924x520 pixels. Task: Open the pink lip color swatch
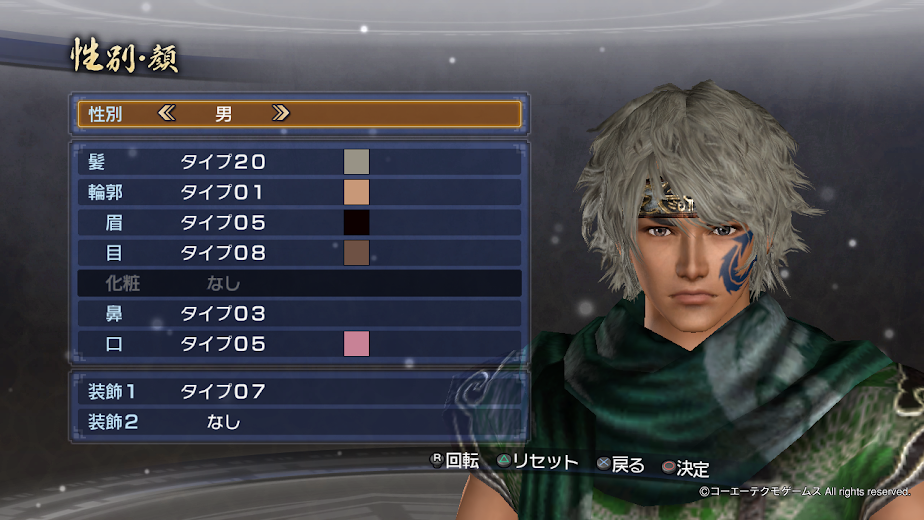point(356,344)
